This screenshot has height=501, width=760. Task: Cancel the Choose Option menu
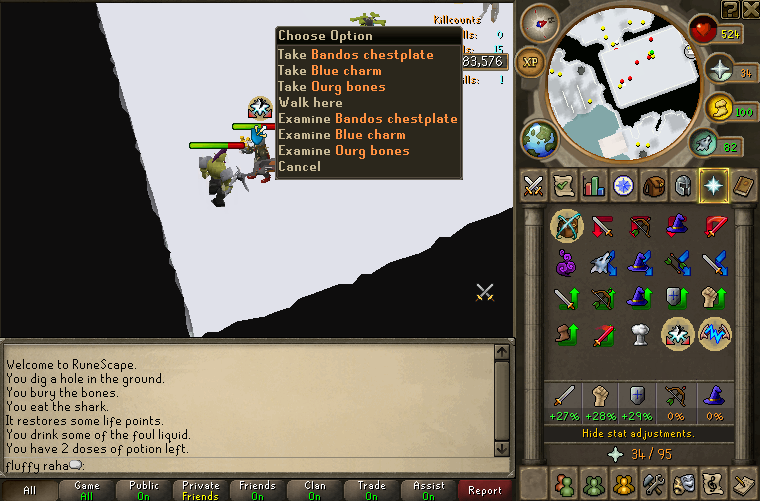coord(299,167)
